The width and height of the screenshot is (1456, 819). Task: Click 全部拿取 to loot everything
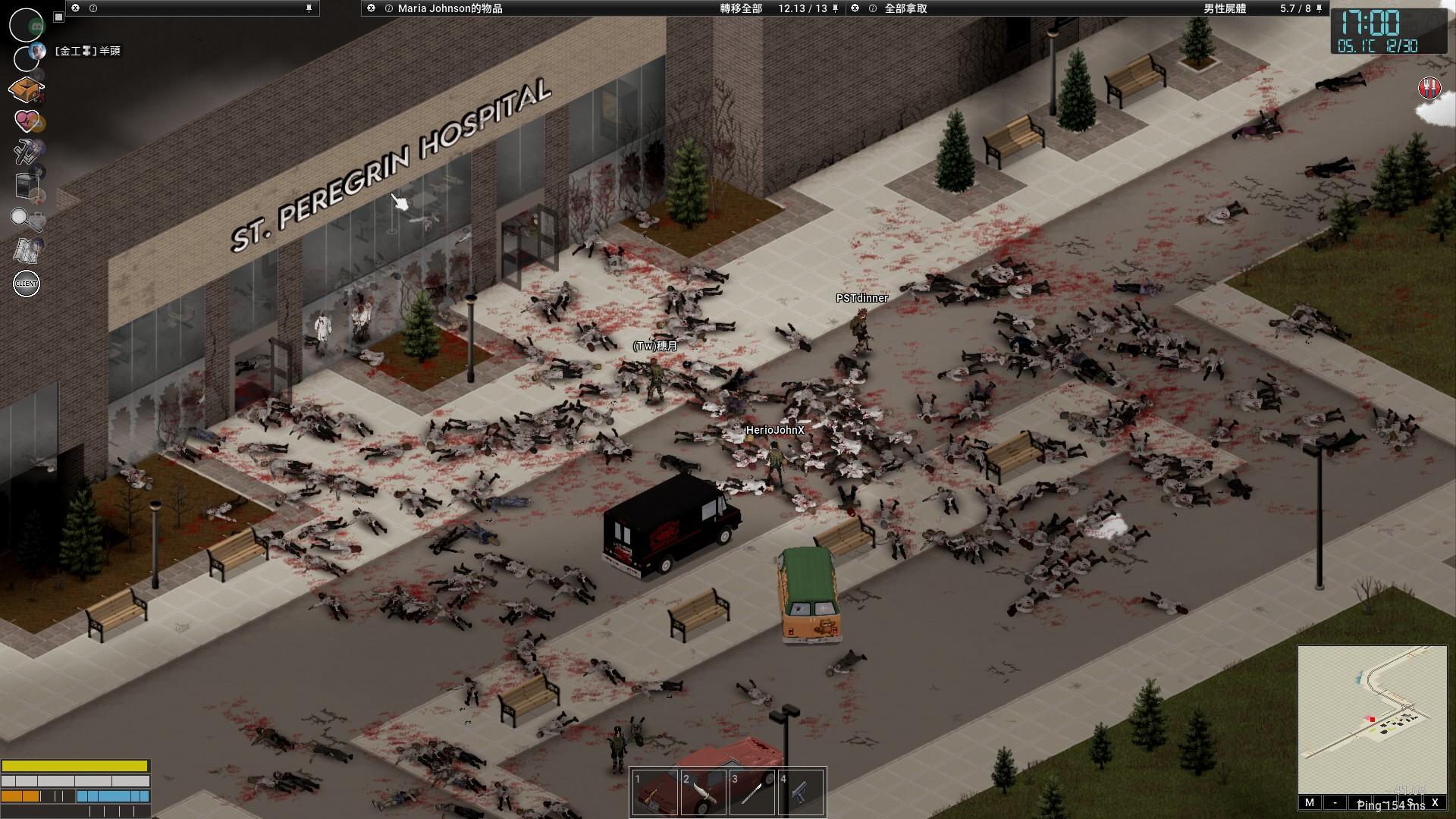905,8
